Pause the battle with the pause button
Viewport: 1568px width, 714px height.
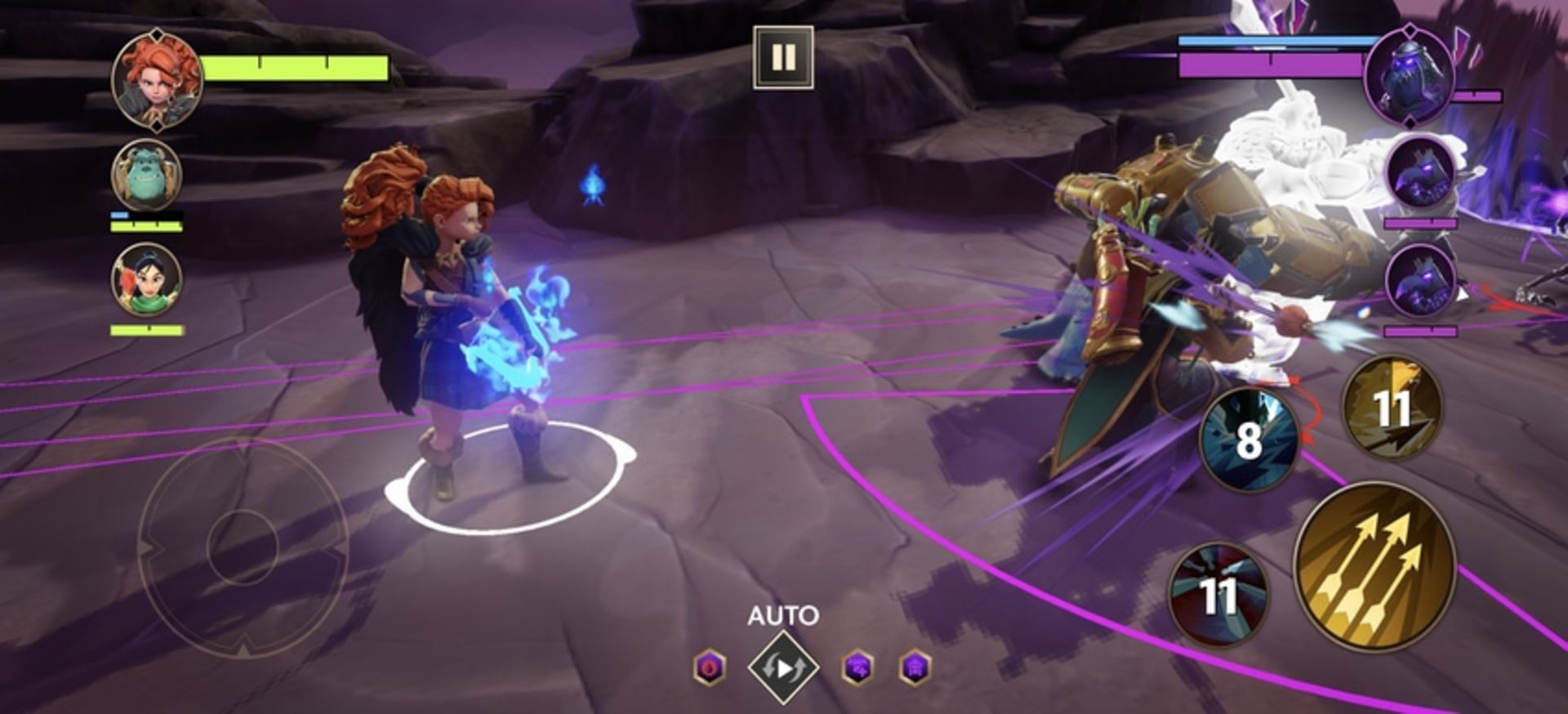click(x=782, y=57)
